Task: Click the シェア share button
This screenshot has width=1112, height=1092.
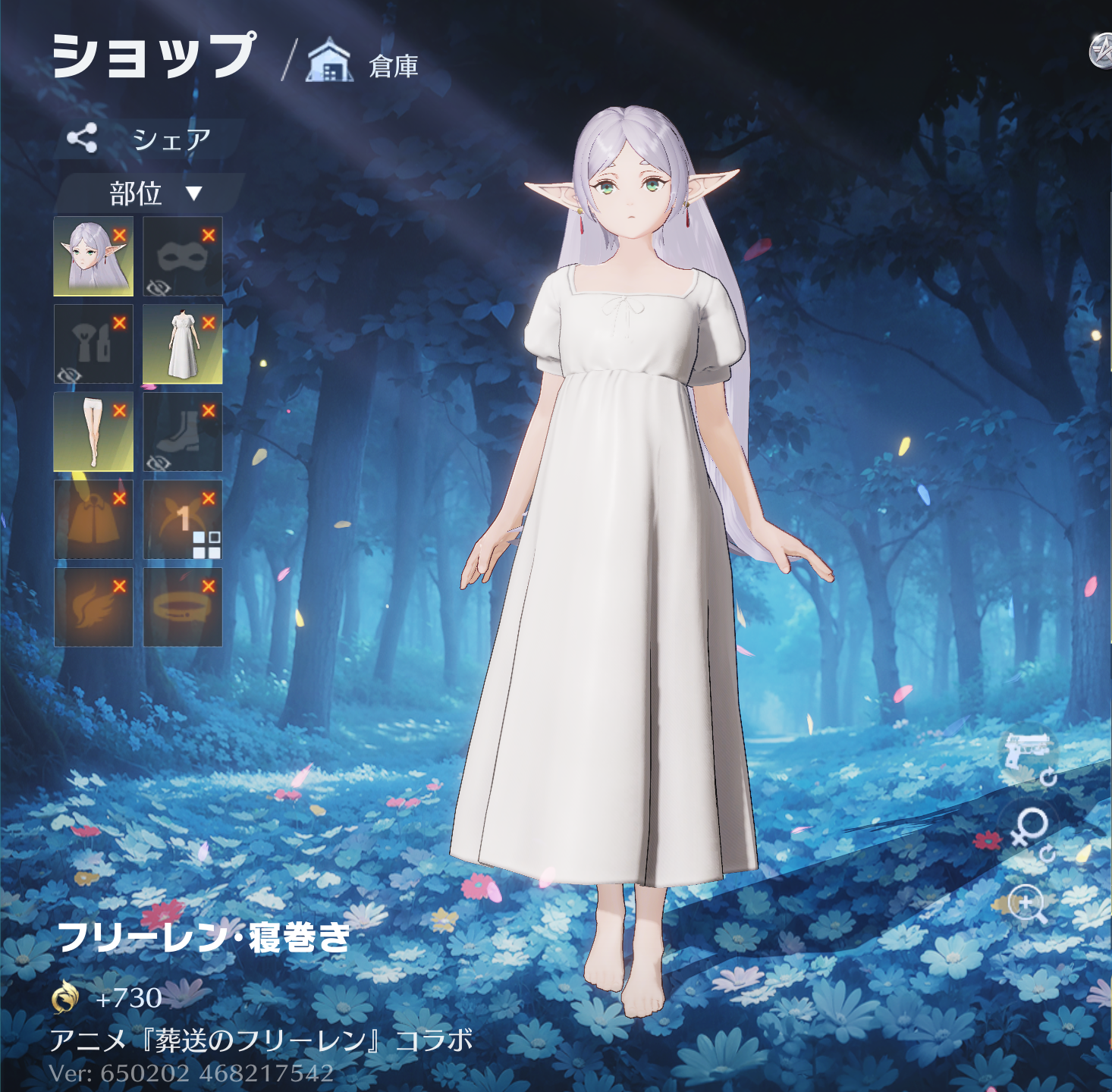Action: point(144,139)
